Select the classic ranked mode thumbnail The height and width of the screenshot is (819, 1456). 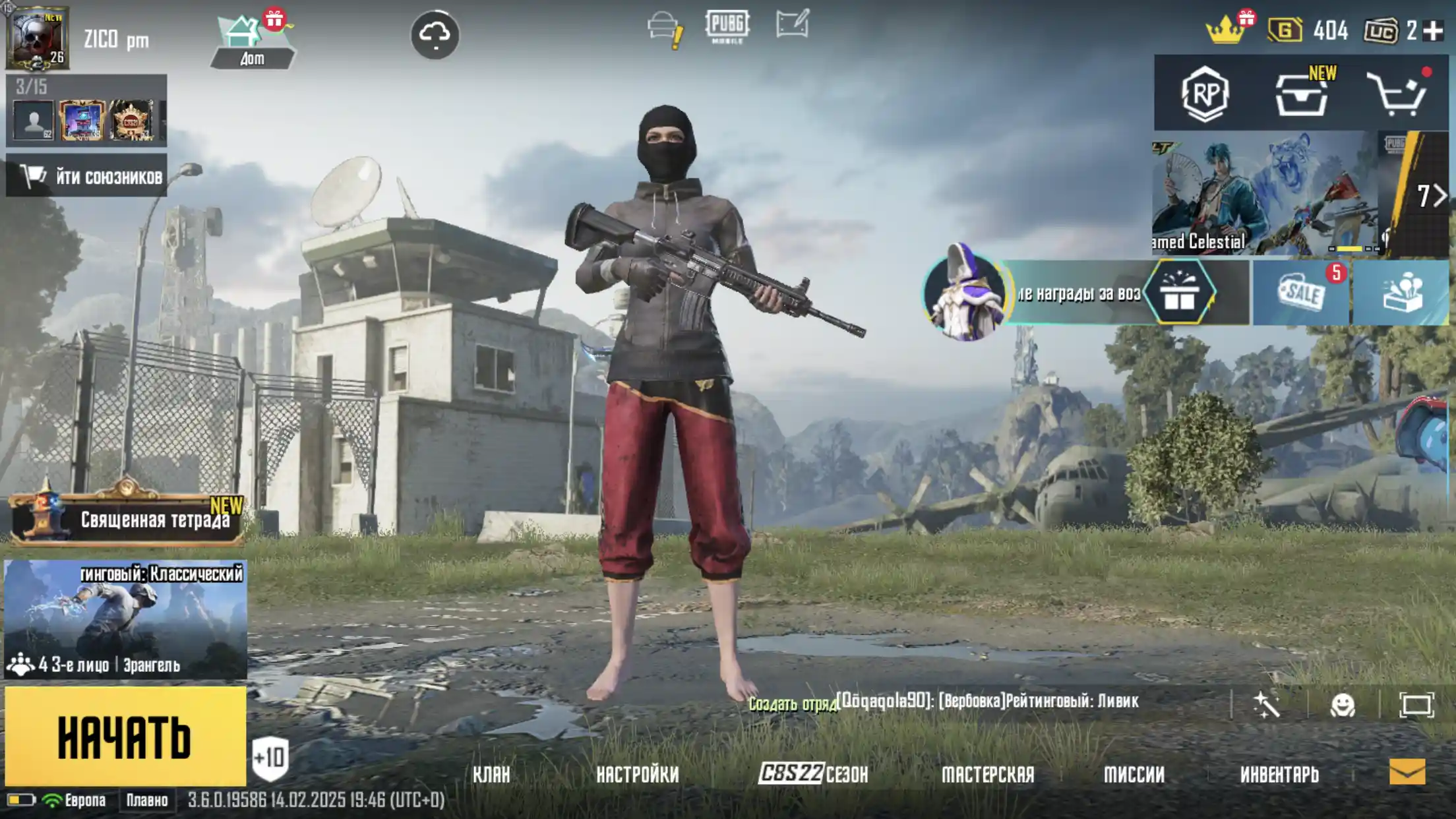[x=125, y=619]
